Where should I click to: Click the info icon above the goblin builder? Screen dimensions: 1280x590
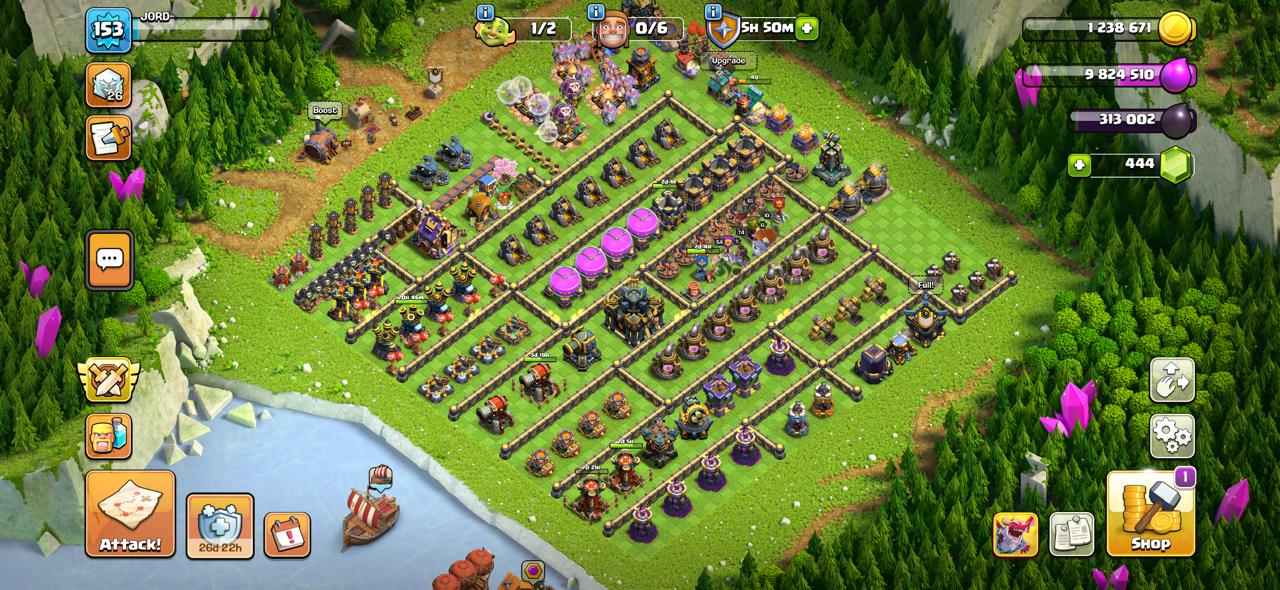click(486, 13)
